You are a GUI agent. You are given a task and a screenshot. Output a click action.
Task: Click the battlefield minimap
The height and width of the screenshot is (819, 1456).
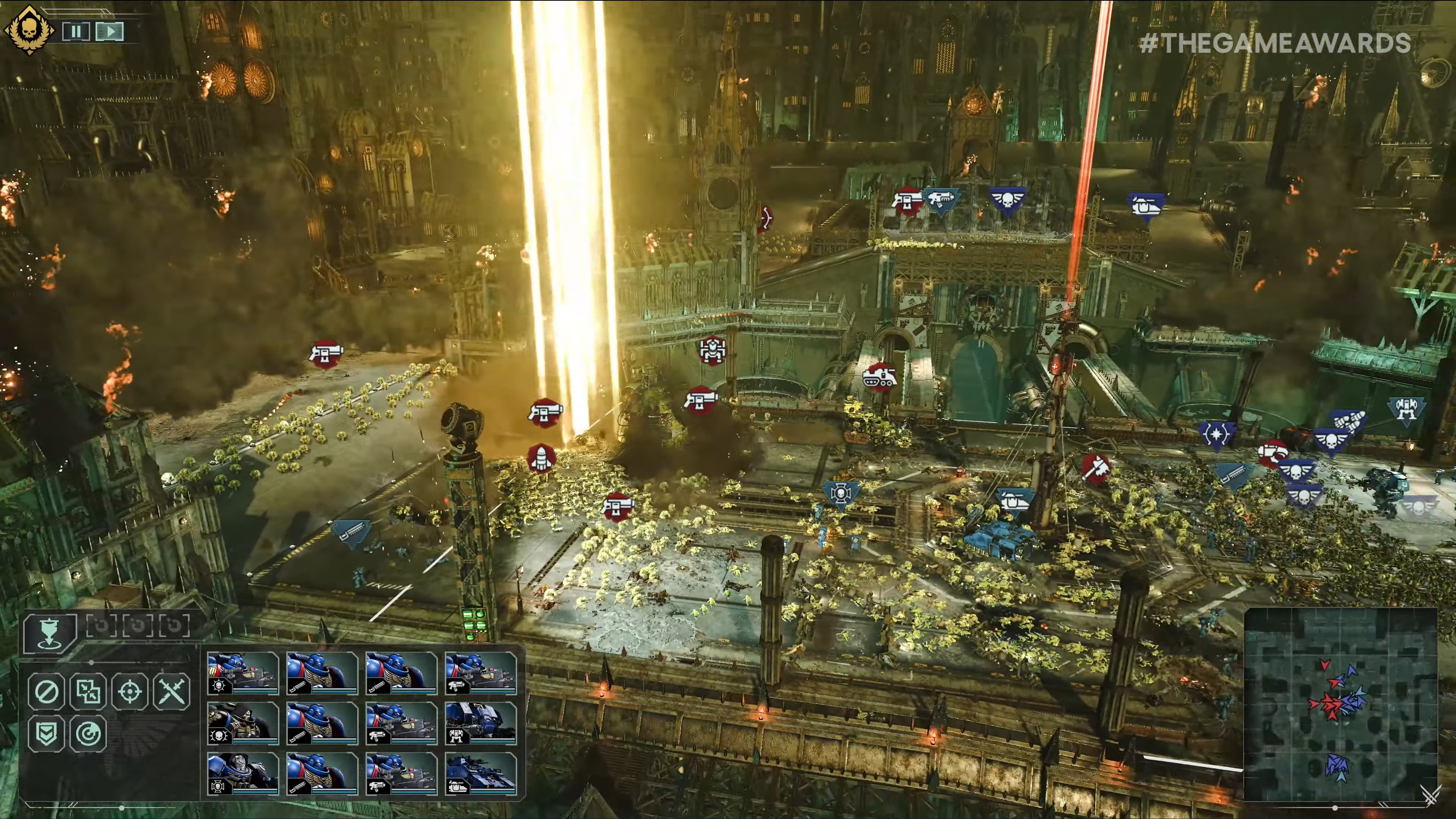pyautogui.click(x=1340, y=704)
